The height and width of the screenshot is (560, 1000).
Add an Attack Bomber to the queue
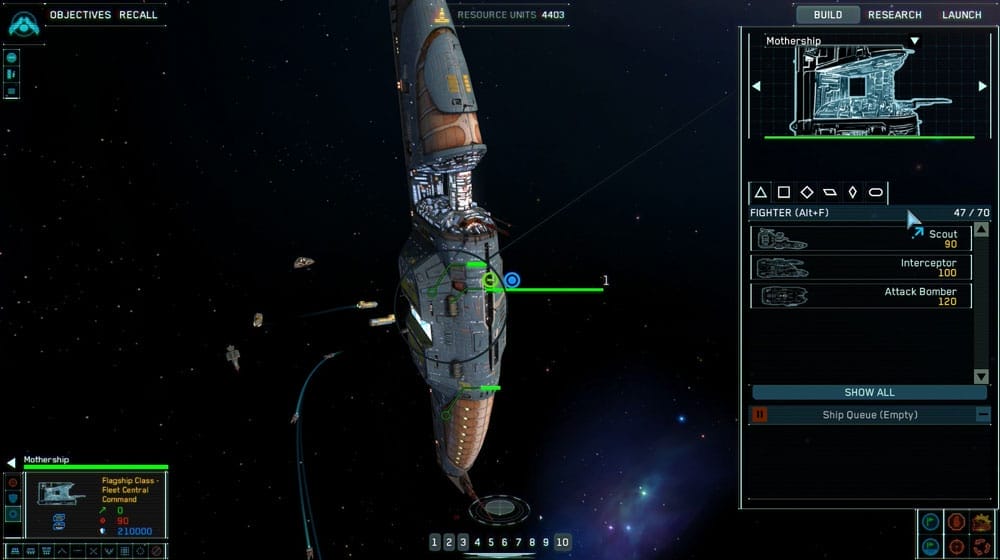[x=860, y=296]
